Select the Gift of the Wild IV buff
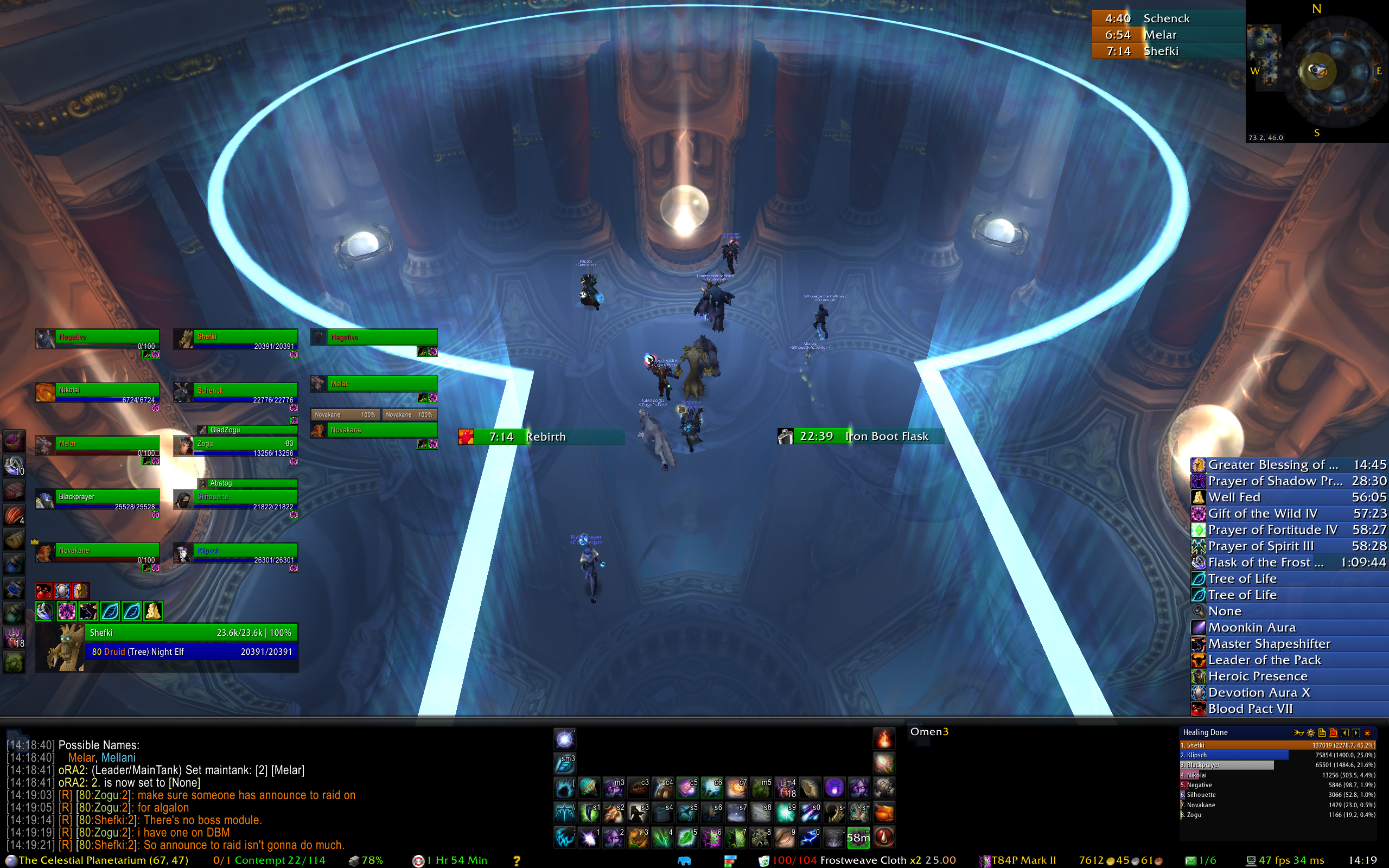The height and width of the screenshot is (868, 1389). tap(1289, 513)
